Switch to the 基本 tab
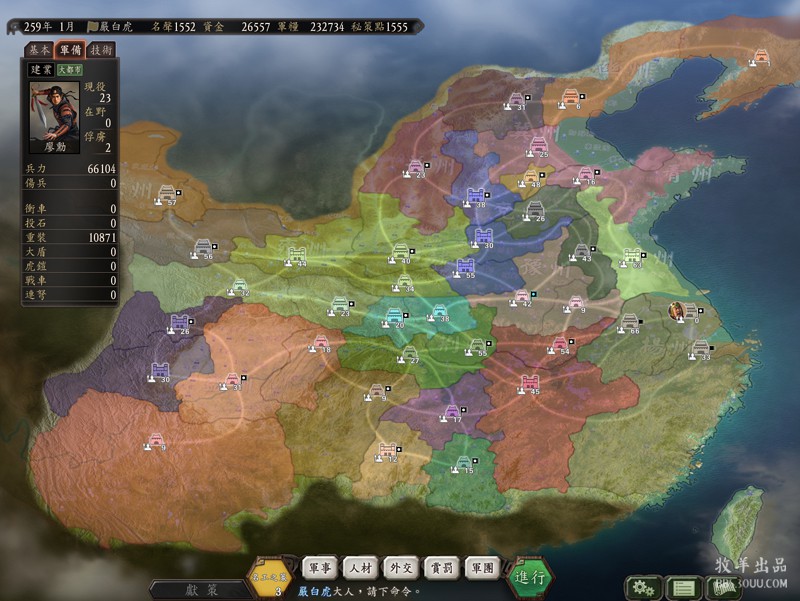 click(39, 49)
